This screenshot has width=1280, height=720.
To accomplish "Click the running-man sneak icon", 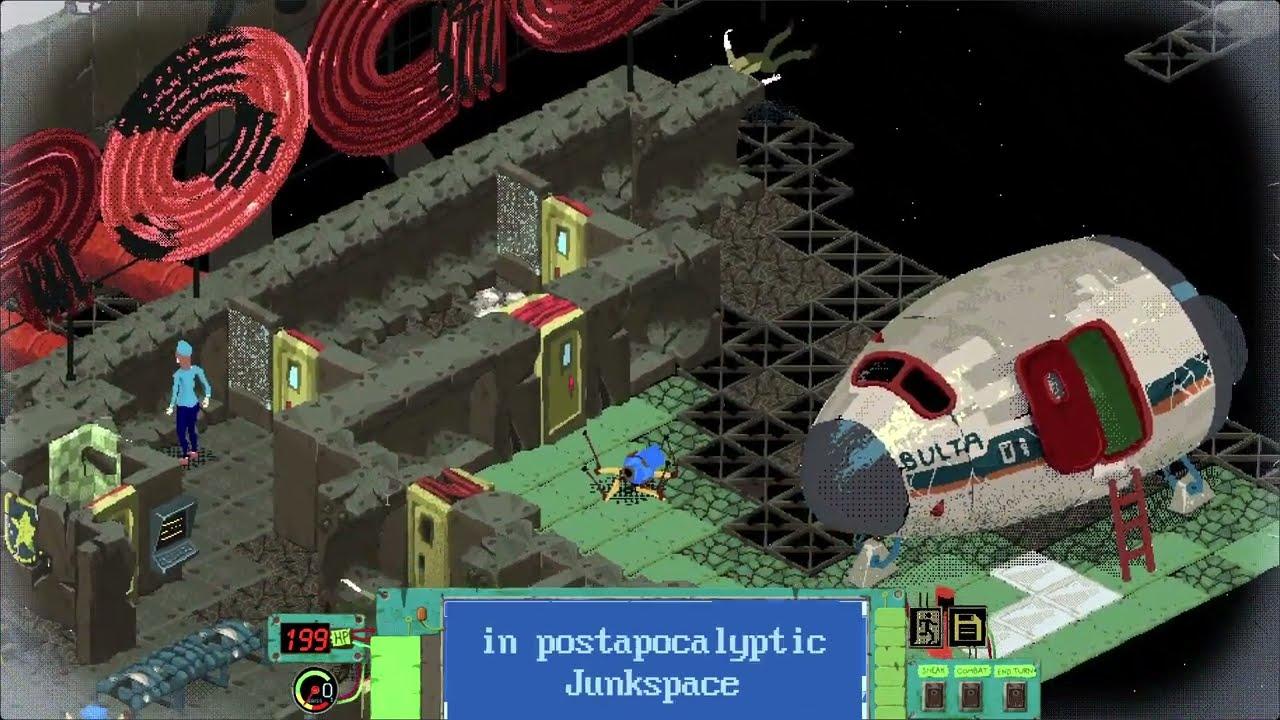I will coord(927,627).
